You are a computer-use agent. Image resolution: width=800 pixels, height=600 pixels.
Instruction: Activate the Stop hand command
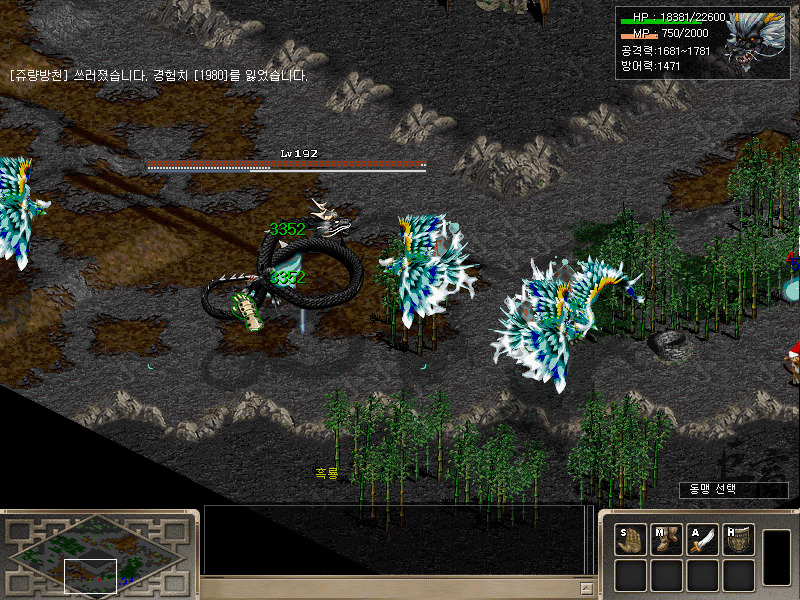coord(630,540)
